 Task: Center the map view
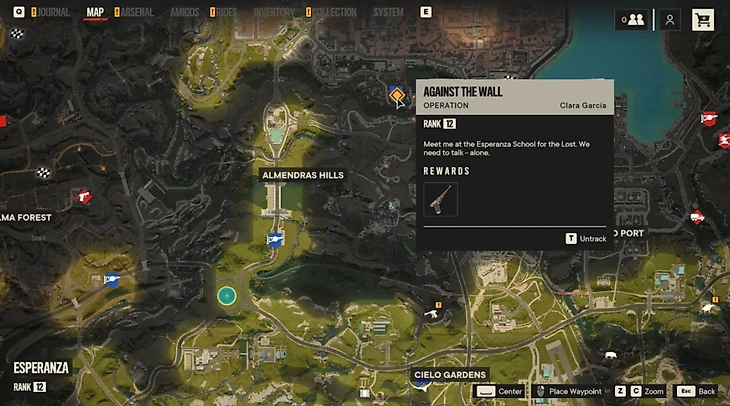point(499,391)
